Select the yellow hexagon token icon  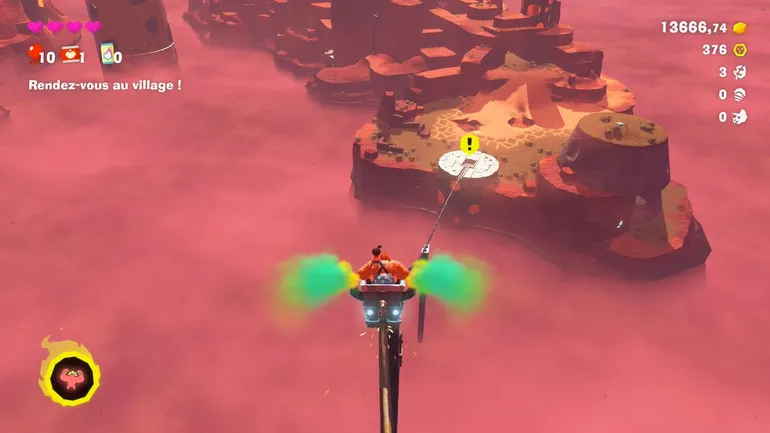740,49
